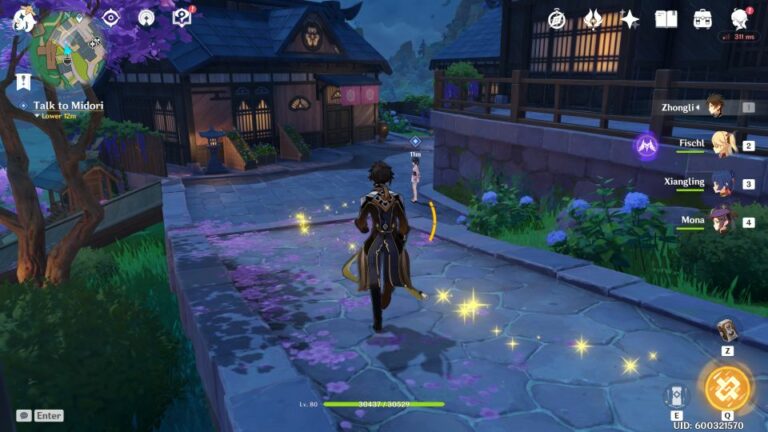Open the tutorial book icon with alert
The image size is (768, 432).
tap(182, 17)
